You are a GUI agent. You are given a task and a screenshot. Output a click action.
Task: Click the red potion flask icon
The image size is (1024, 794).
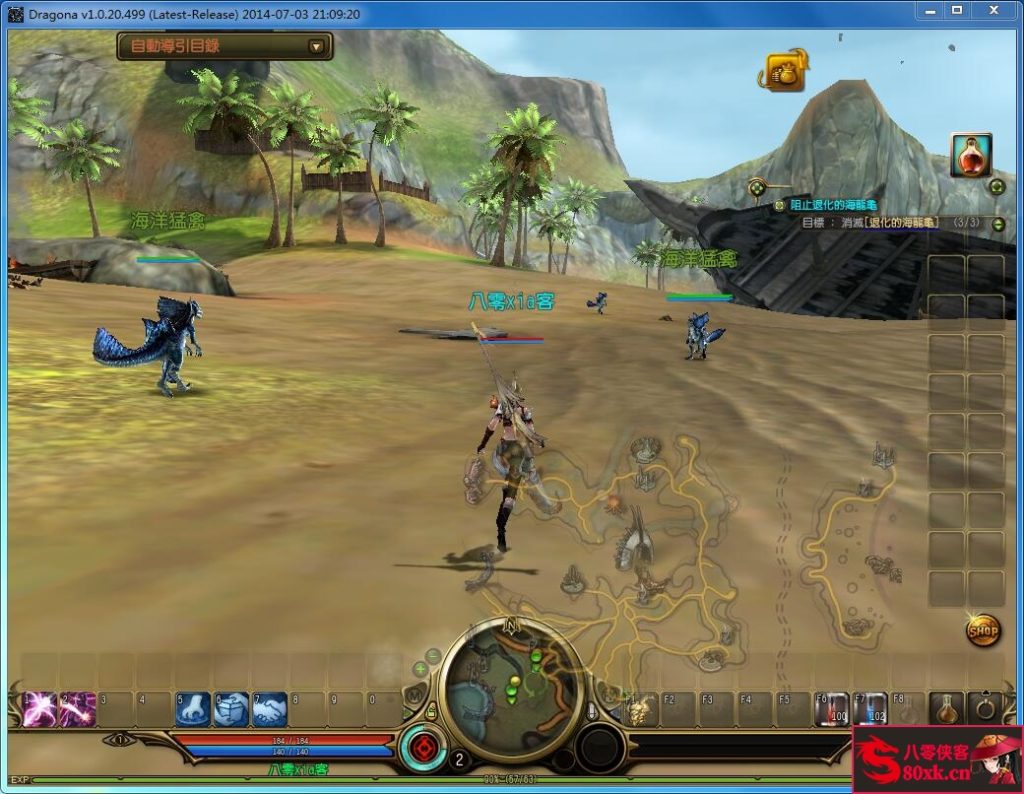970,155
